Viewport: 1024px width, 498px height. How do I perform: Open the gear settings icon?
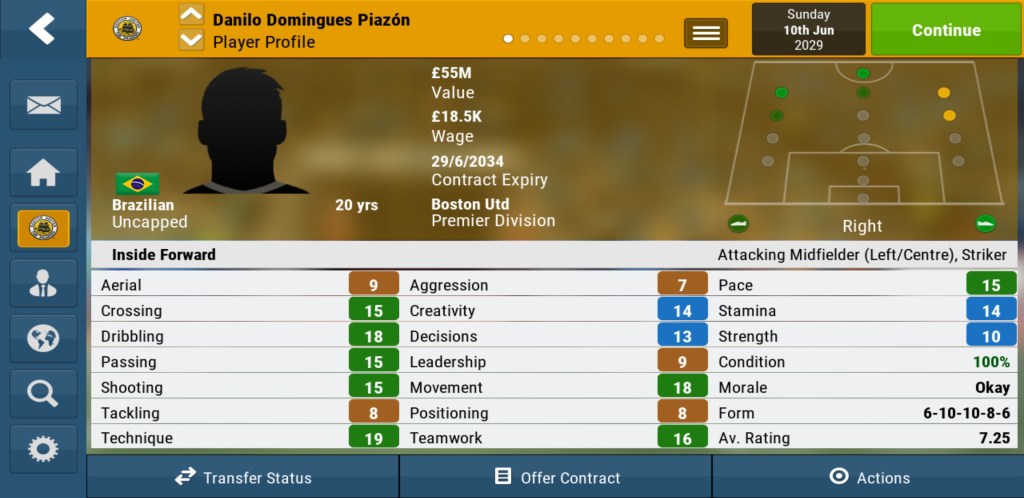43,448
